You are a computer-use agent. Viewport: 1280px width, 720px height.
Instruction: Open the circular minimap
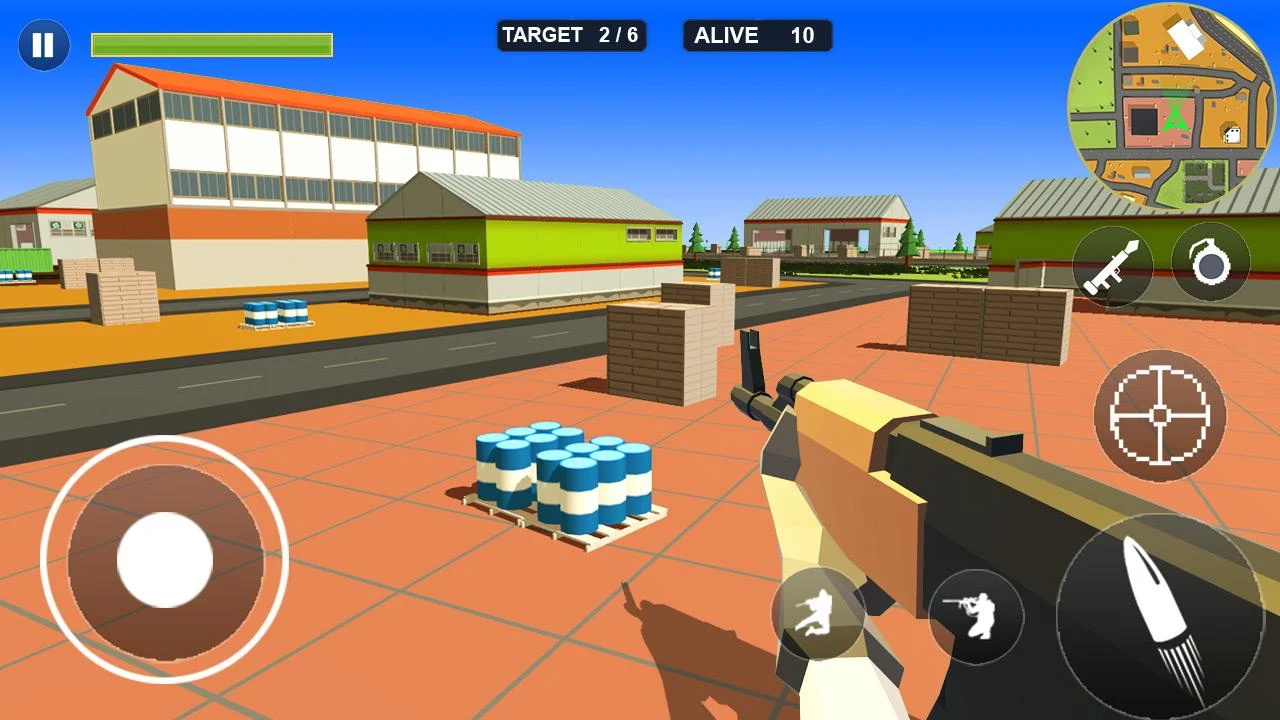pyautogui.click(x=1171, y=105)
